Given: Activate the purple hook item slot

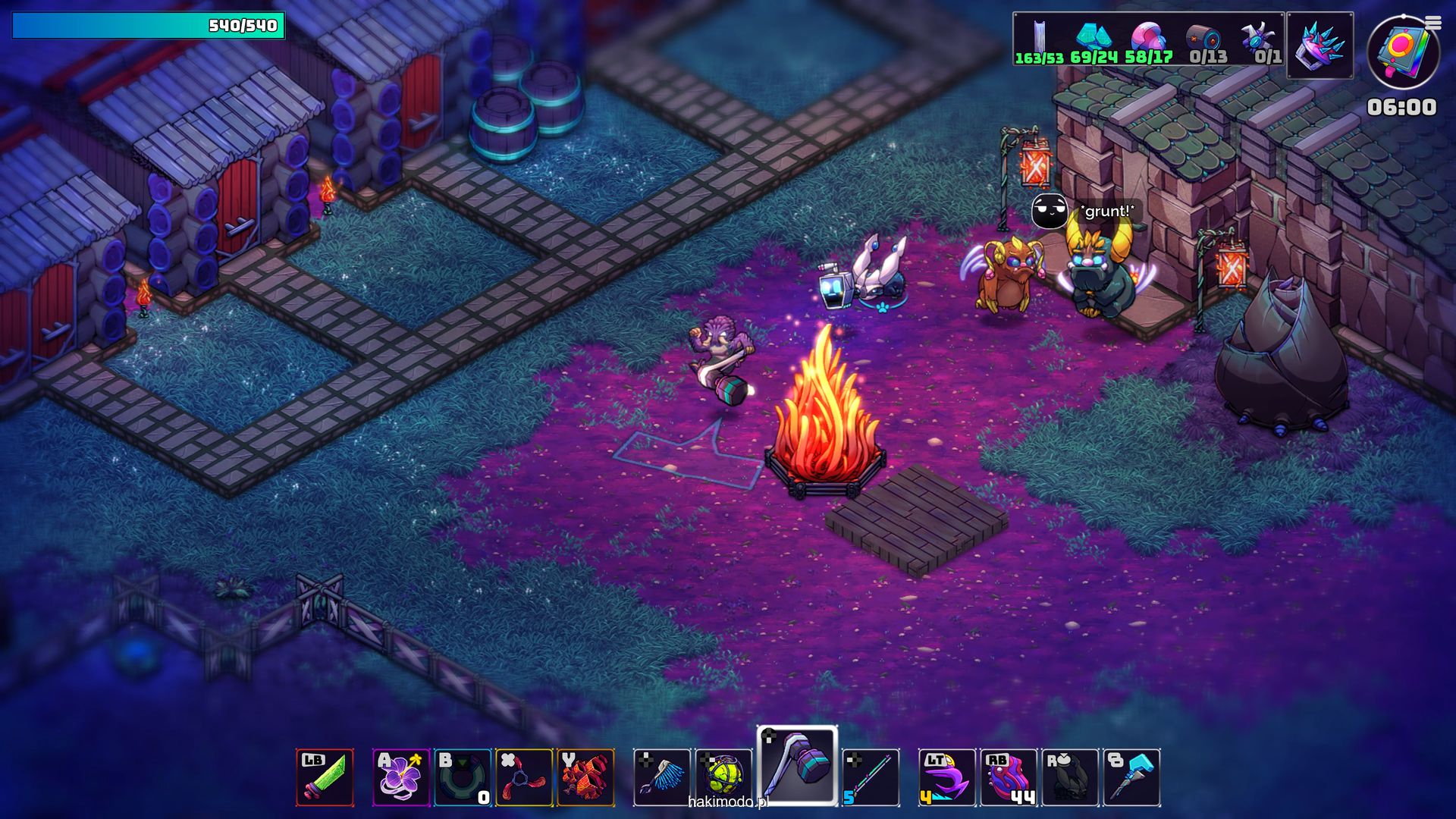Looking at the screenshot, I should (947, 777).
